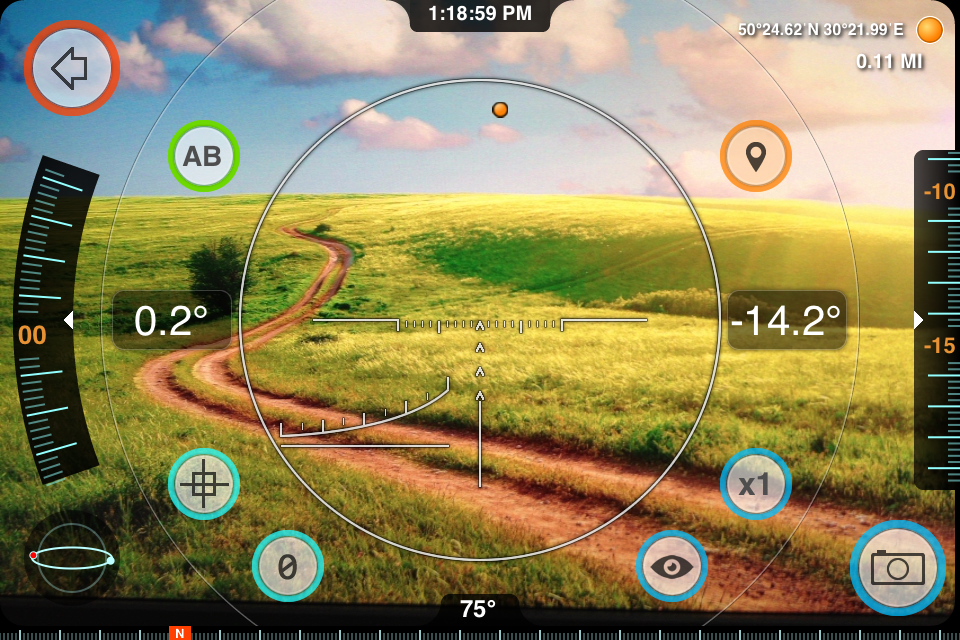Viewport: 960px width, 640px height.
Task: Tap the back arrow button
Action: click(71, 67)
